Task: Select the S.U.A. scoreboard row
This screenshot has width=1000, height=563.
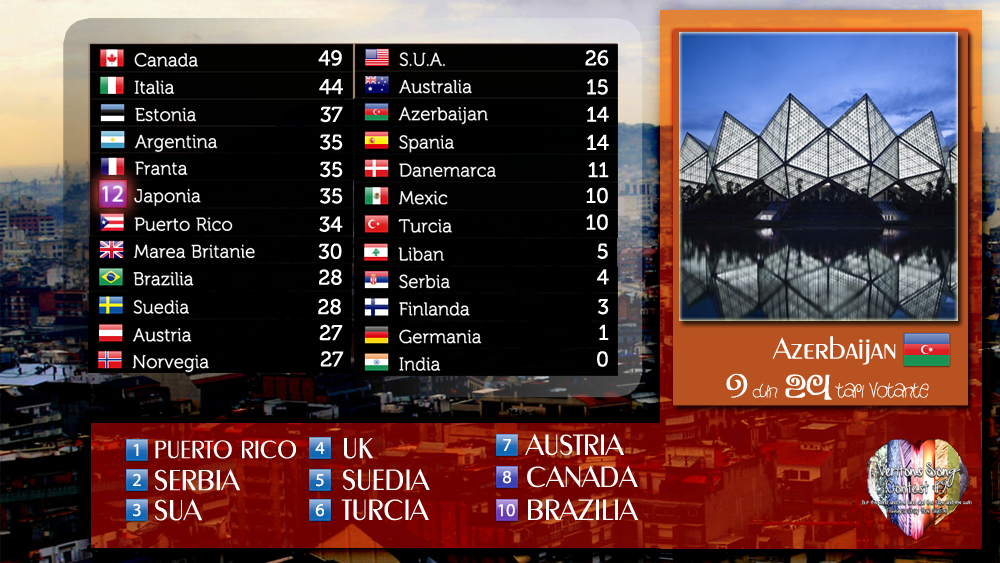Action: click(x=486, y=59)
